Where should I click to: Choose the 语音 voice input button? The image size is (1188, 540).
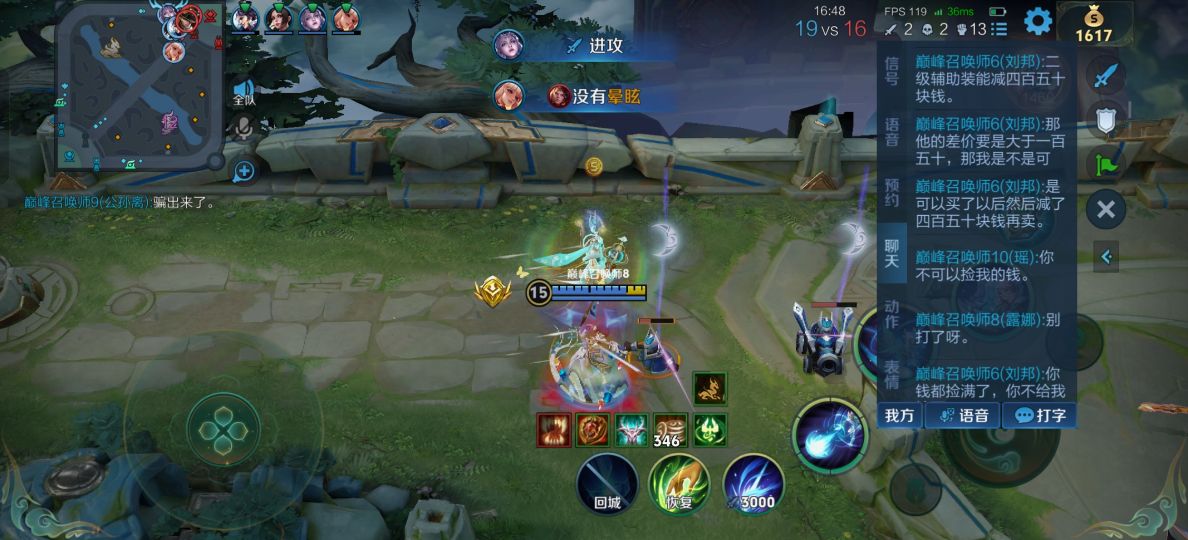[x=962, y=416]
